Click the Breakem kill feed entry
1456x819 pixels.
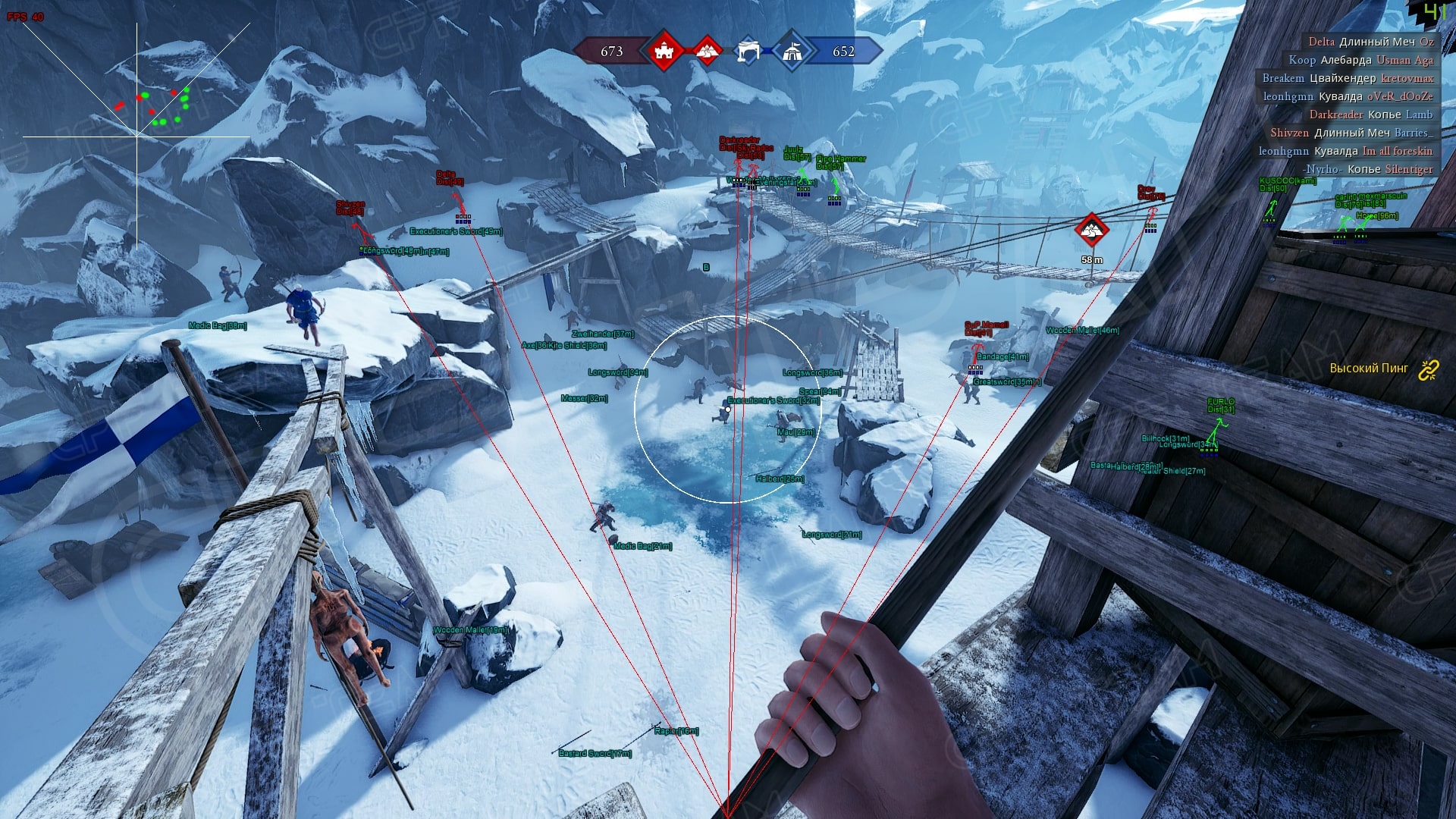1348,78
